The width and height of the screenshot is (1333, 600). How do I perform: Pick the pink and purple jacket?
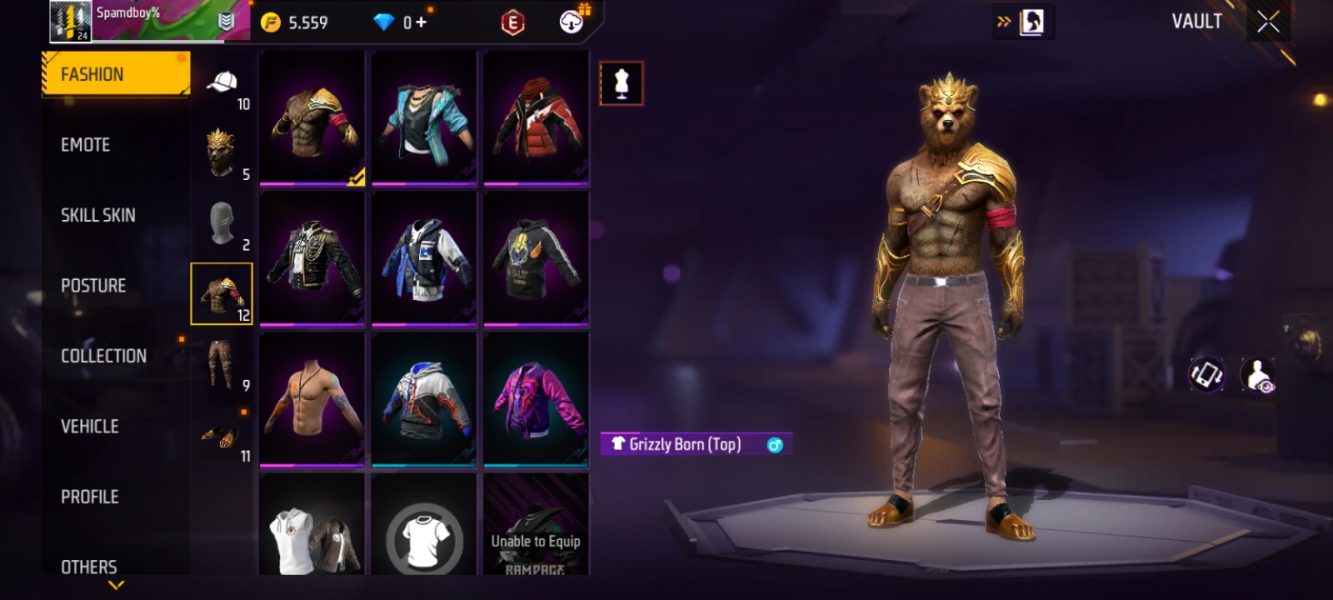(x=537, y=400)
